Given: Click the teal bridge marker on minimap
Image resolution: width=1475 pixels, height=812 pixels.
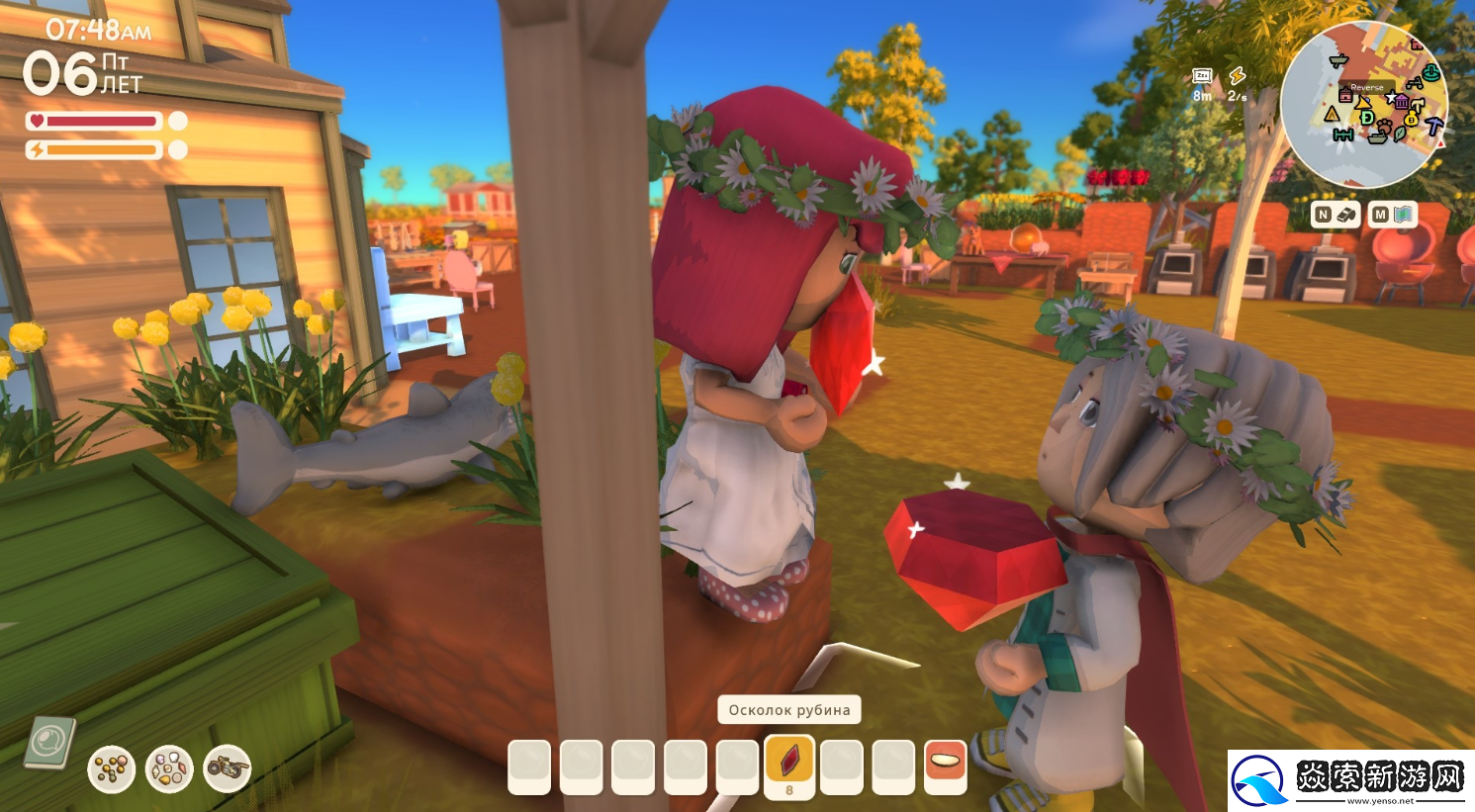Looking at the screenshot, I should [x=1343, y=135].
